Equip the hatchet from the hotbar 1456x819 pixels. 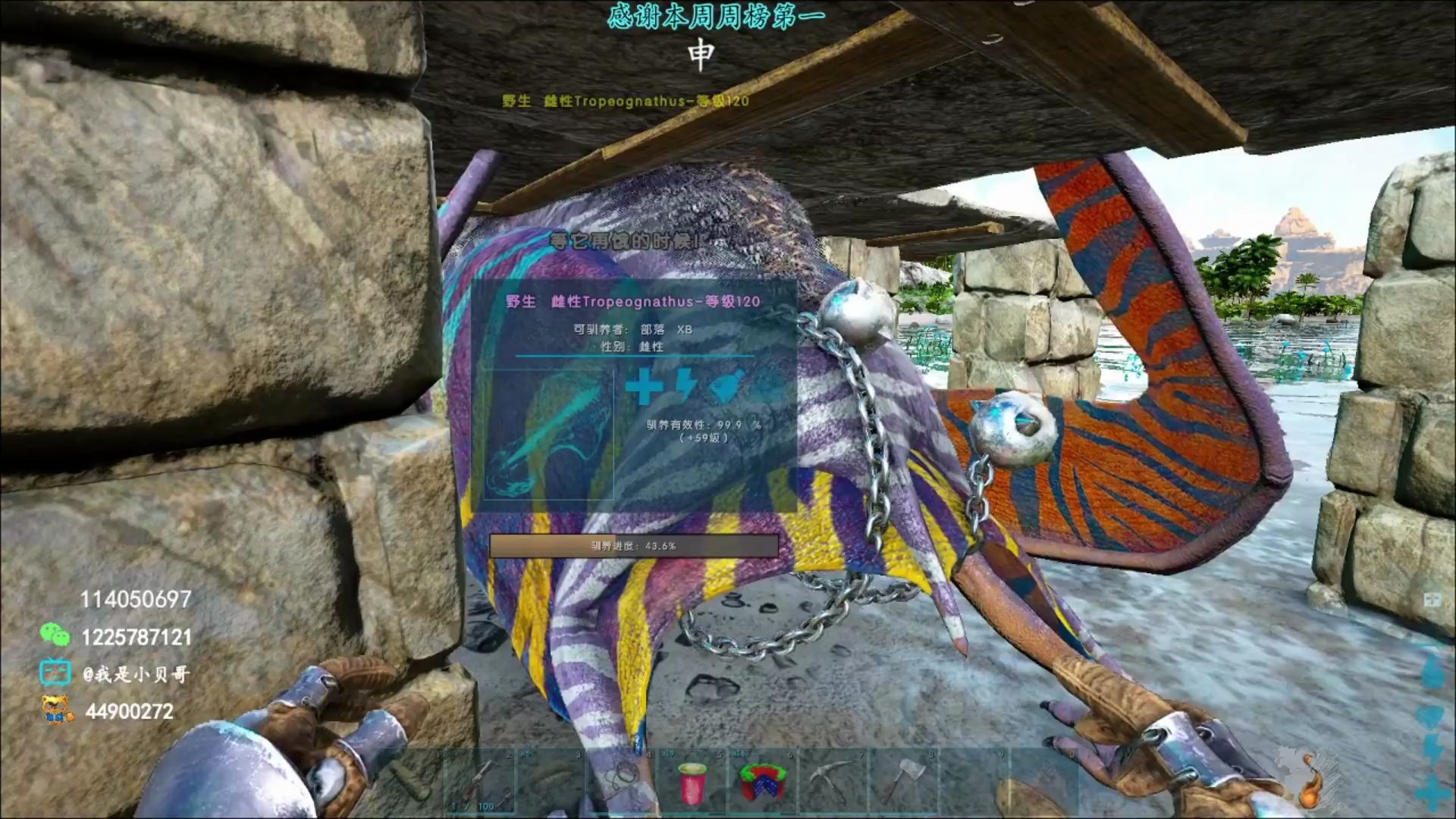[902, 781]
